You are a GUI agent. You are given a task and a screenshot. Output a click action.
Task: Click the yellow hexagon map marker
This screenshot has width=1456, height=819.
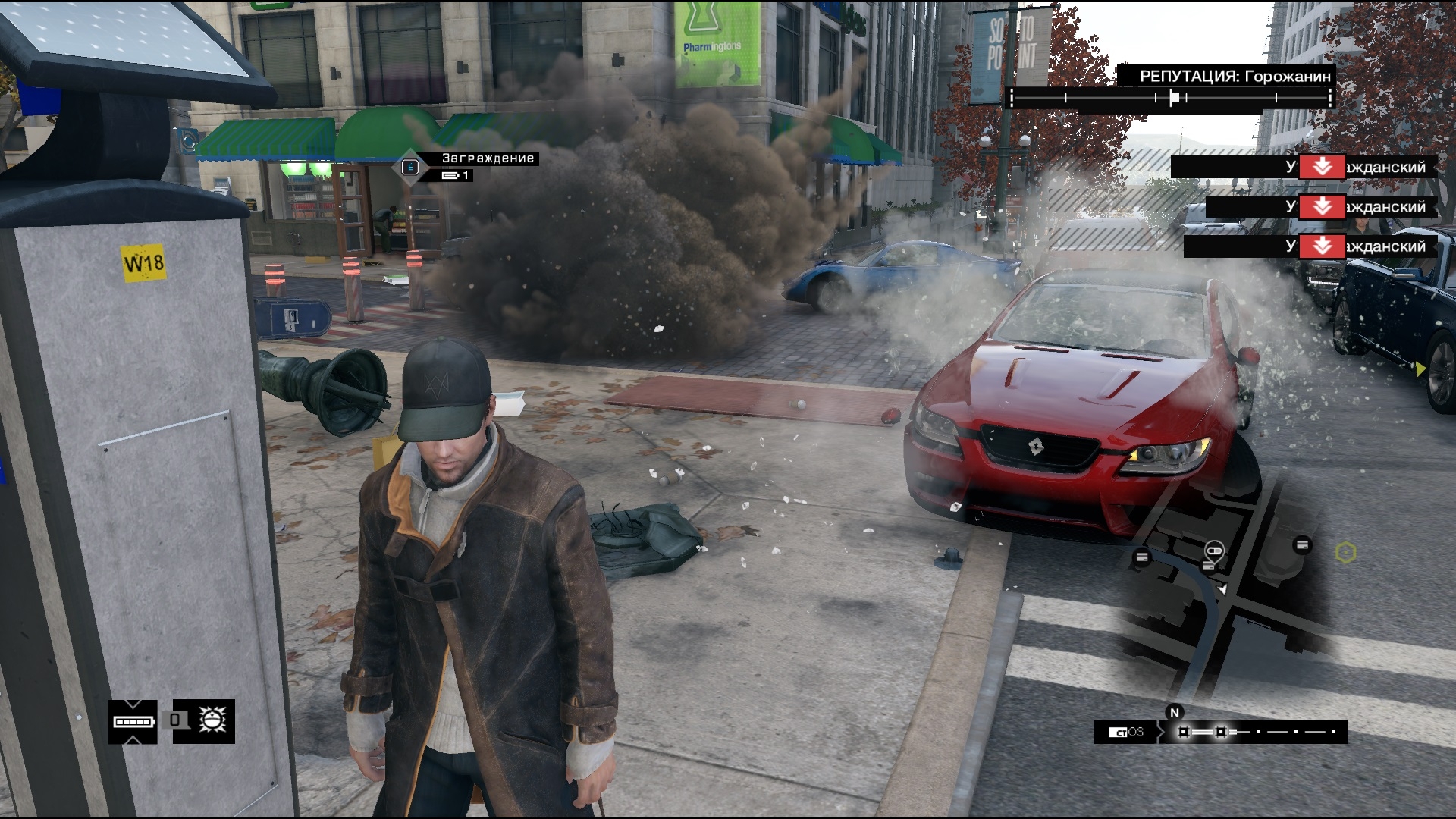pyautogui.click(x=1345, y=553)
